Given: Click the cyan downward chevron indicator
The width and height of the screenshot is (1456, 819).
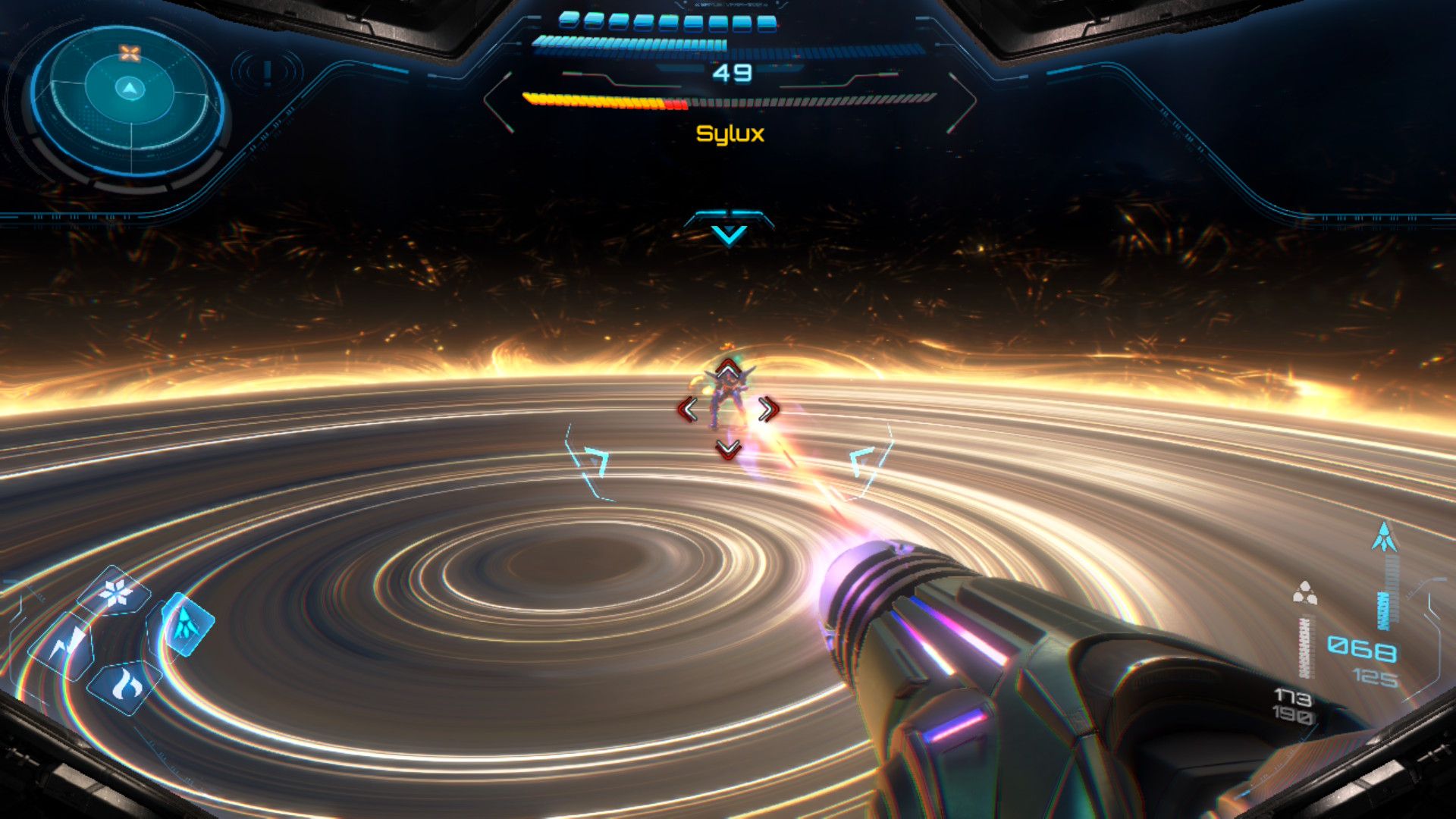Looking at the screenshot, I should tap(730, 234).
